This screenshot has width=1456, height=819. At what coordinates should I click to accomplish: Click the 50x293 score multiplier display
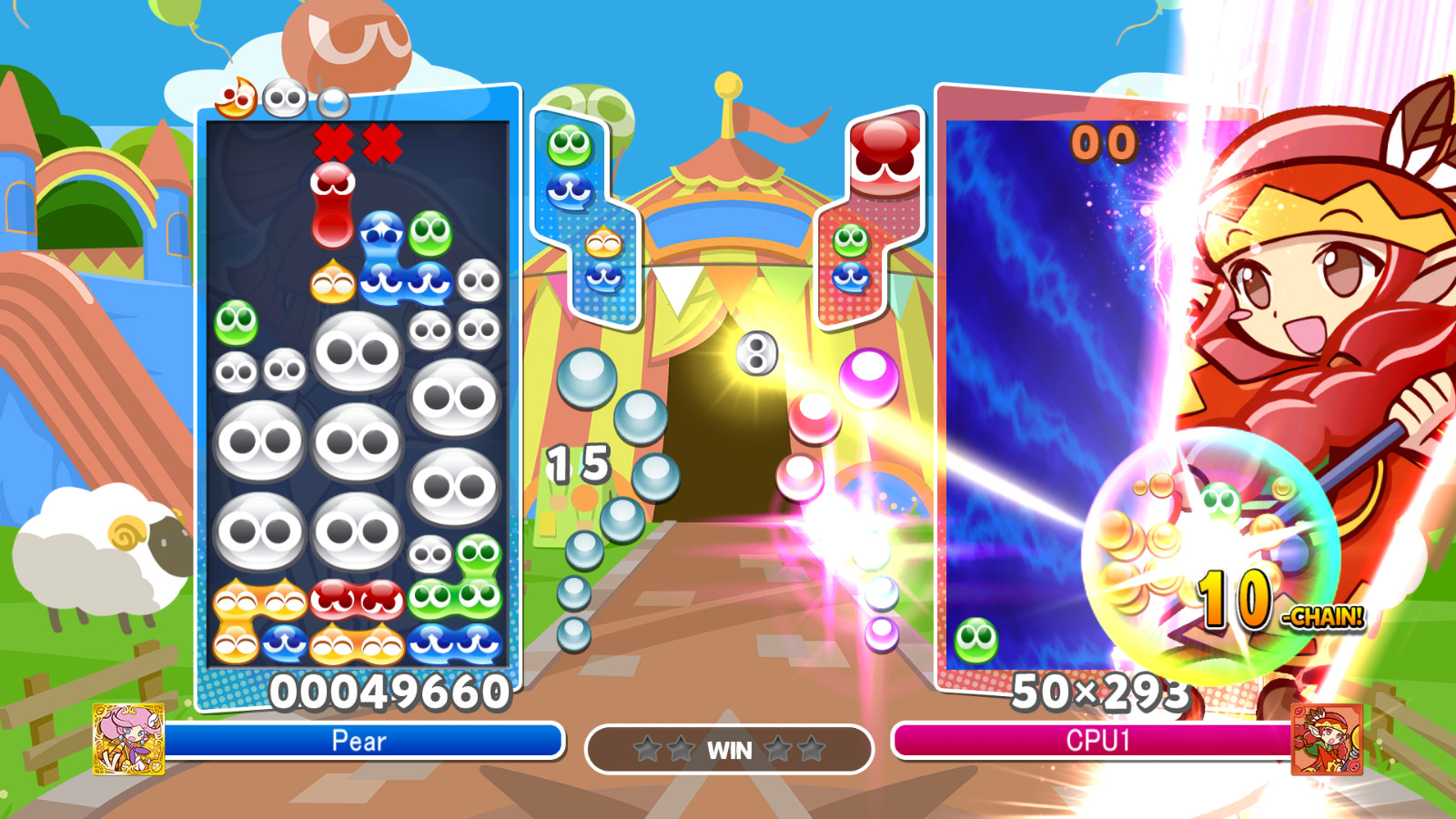point(1101,693)
